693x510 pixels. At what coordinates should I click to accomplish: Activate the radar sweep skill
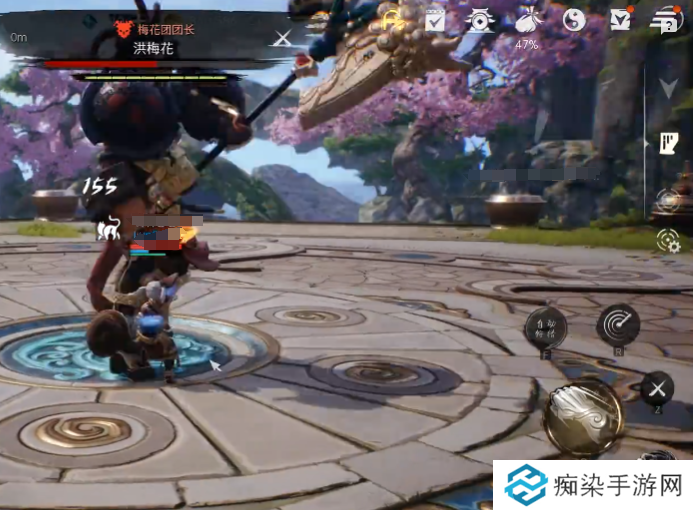(x=618, y=325)
